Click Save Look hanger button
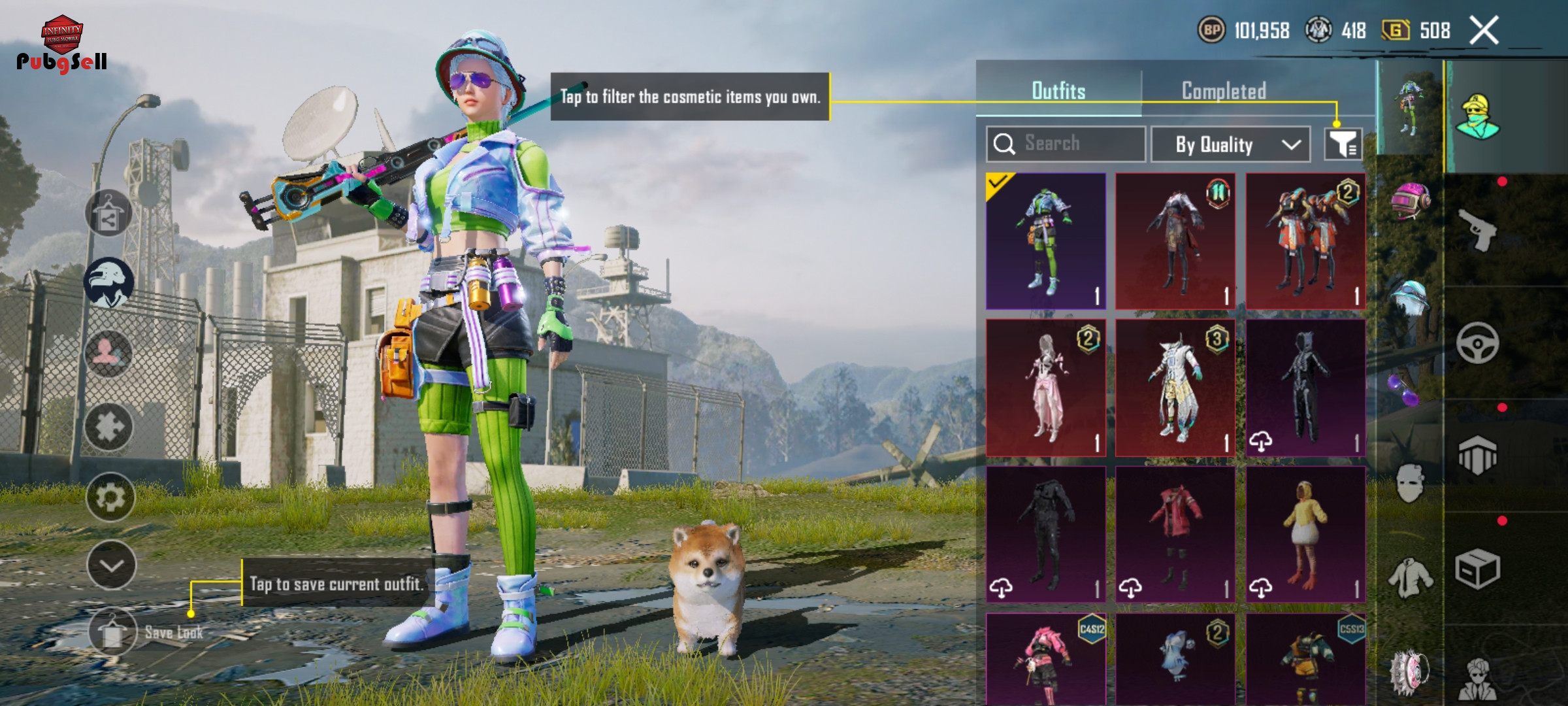The width and height of the screenshot is (1568, 706). (x=112, y=632)
